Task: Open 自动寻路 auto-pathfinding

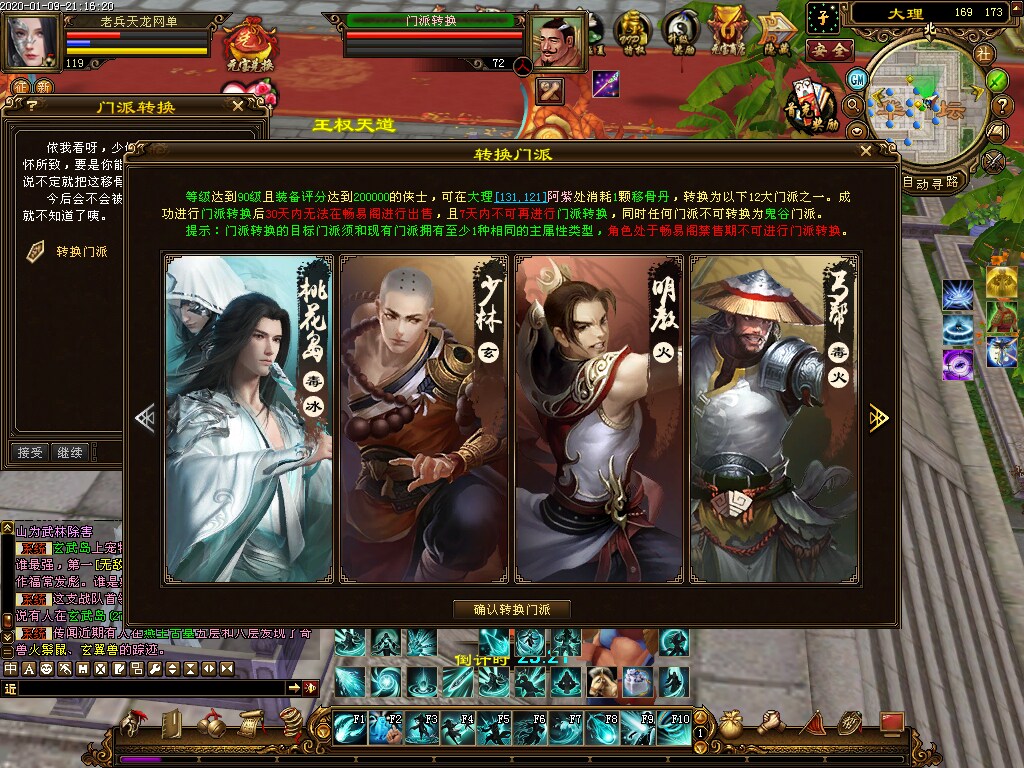Action: coord(930,183)
